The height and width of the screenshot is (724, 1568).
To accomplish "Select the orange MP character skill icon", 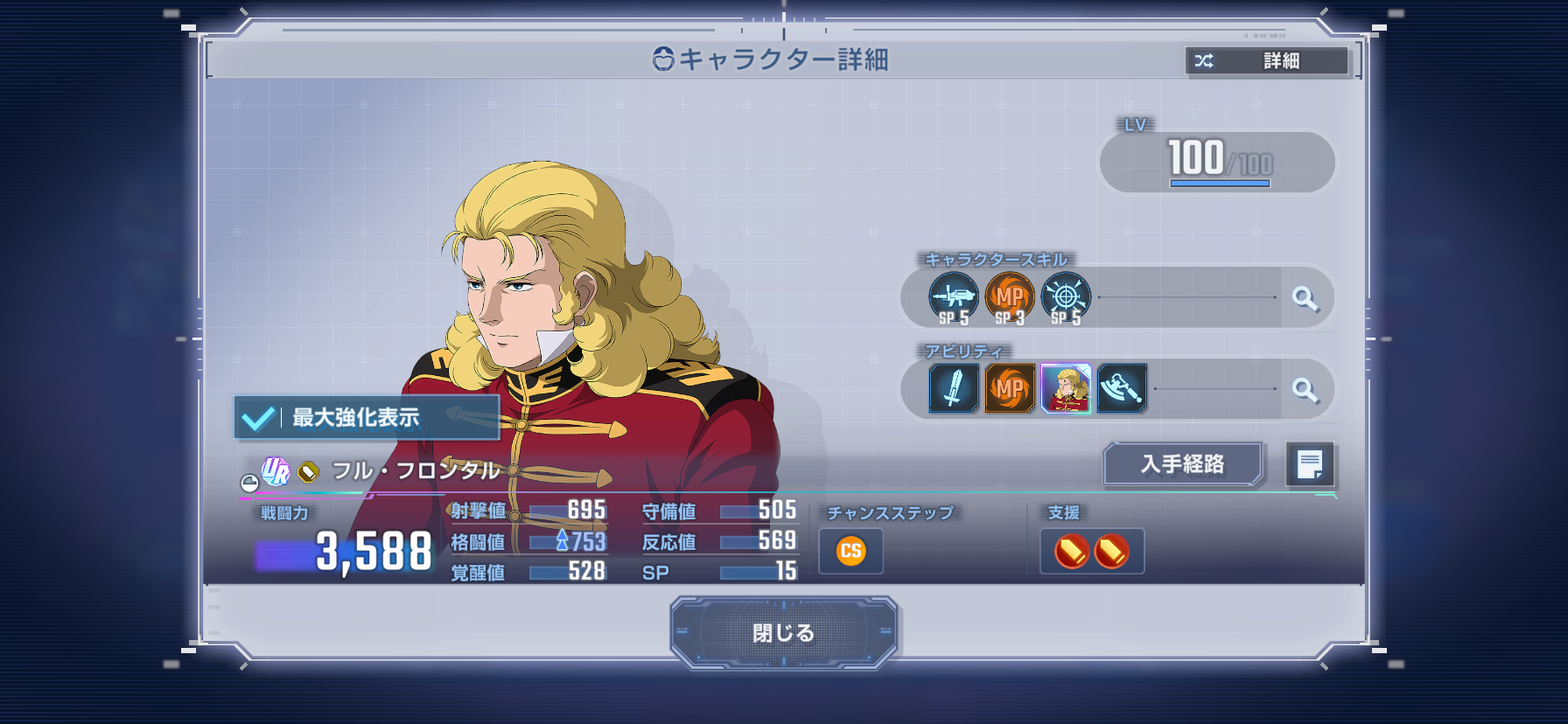I will click(x=1010, y=298).
